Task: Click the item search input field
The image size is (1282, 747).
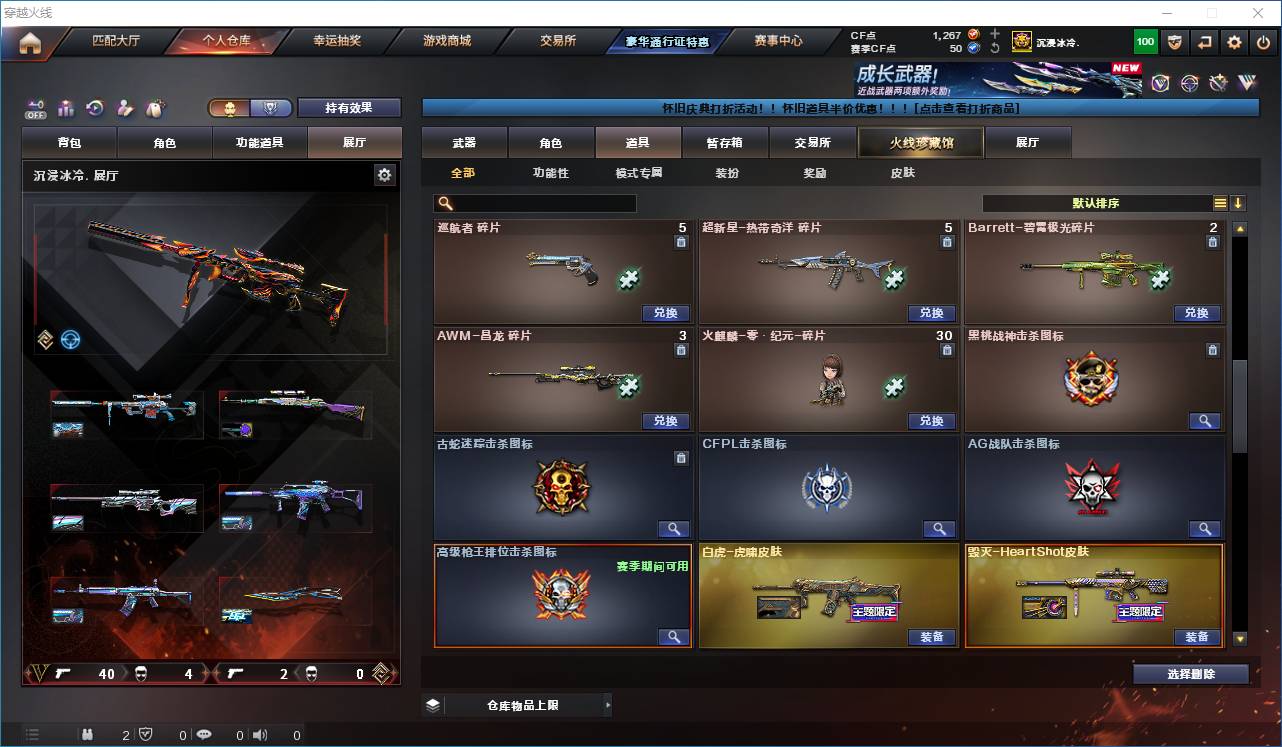Action: point(535,203)
